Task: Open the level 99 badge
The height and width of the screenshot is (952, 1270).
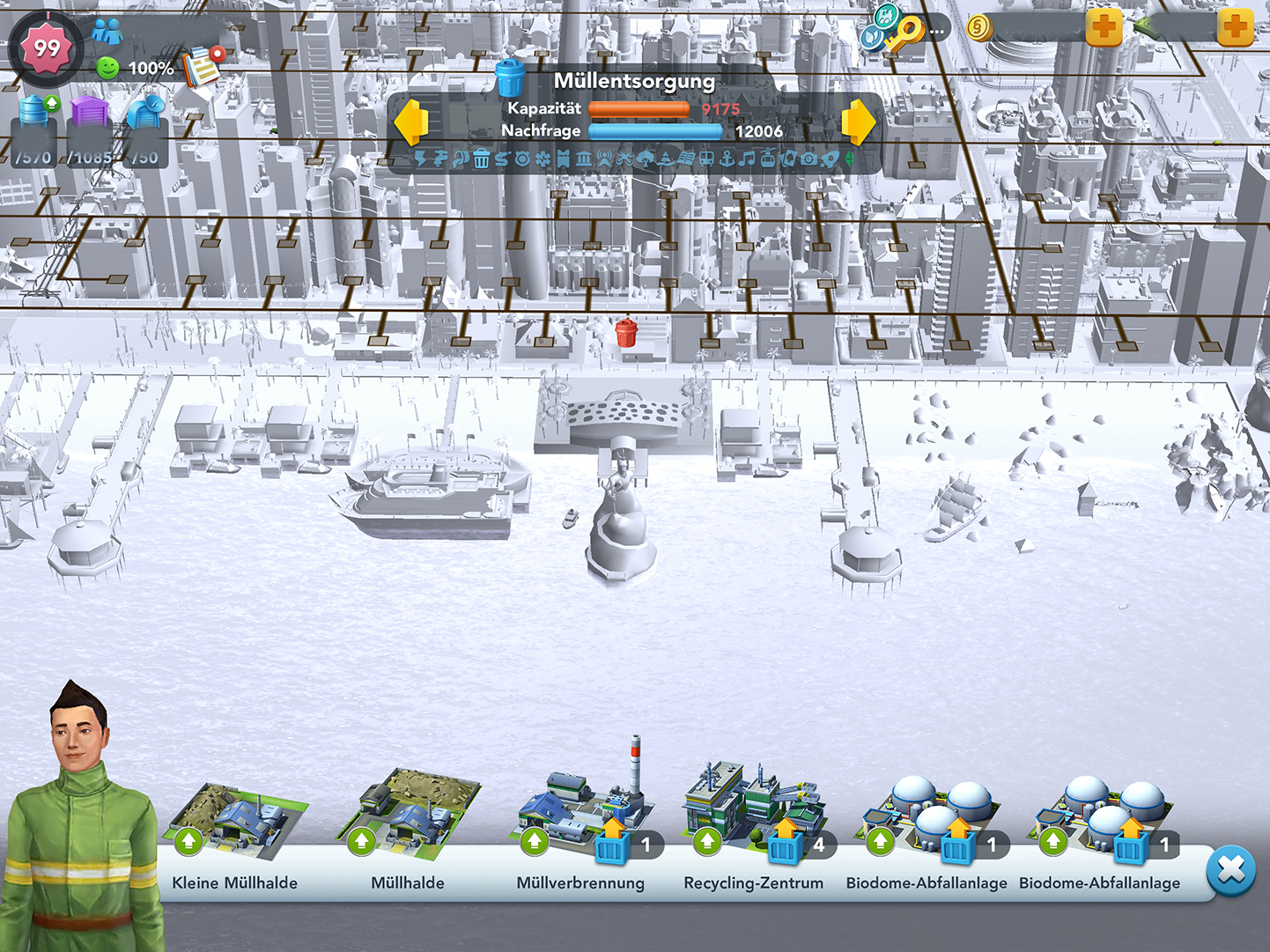Action: pyautogui.click(x=47, y=47)
